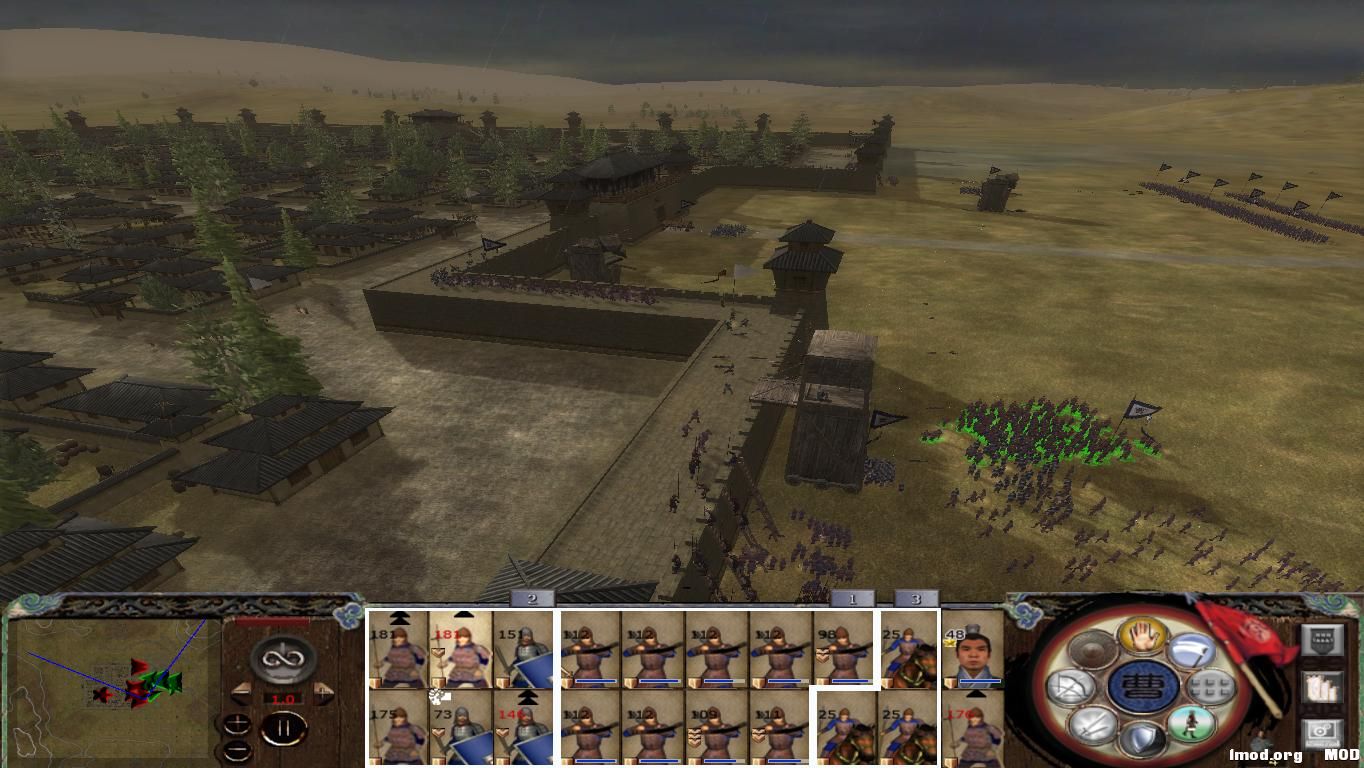Halt selected units with the hand icon

[x=1141, y=638]
